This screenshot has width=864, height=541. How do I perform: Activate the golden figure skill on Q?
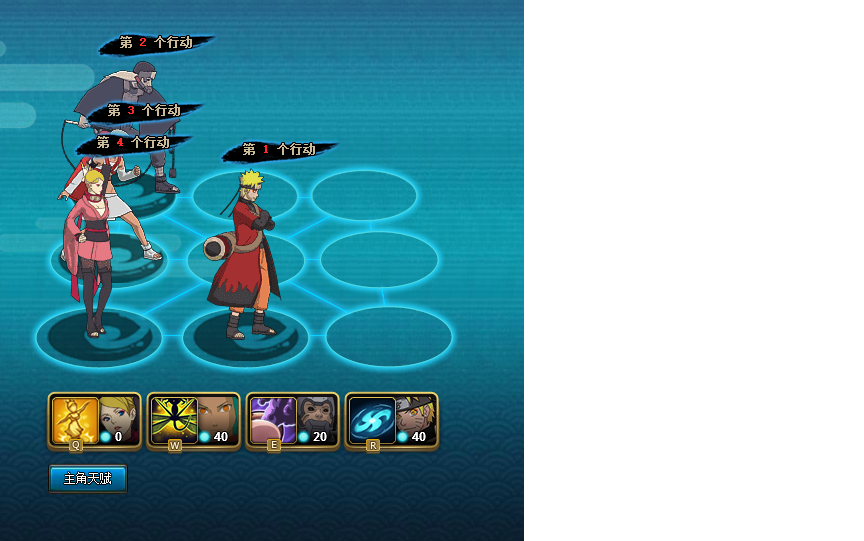point(75,420)
